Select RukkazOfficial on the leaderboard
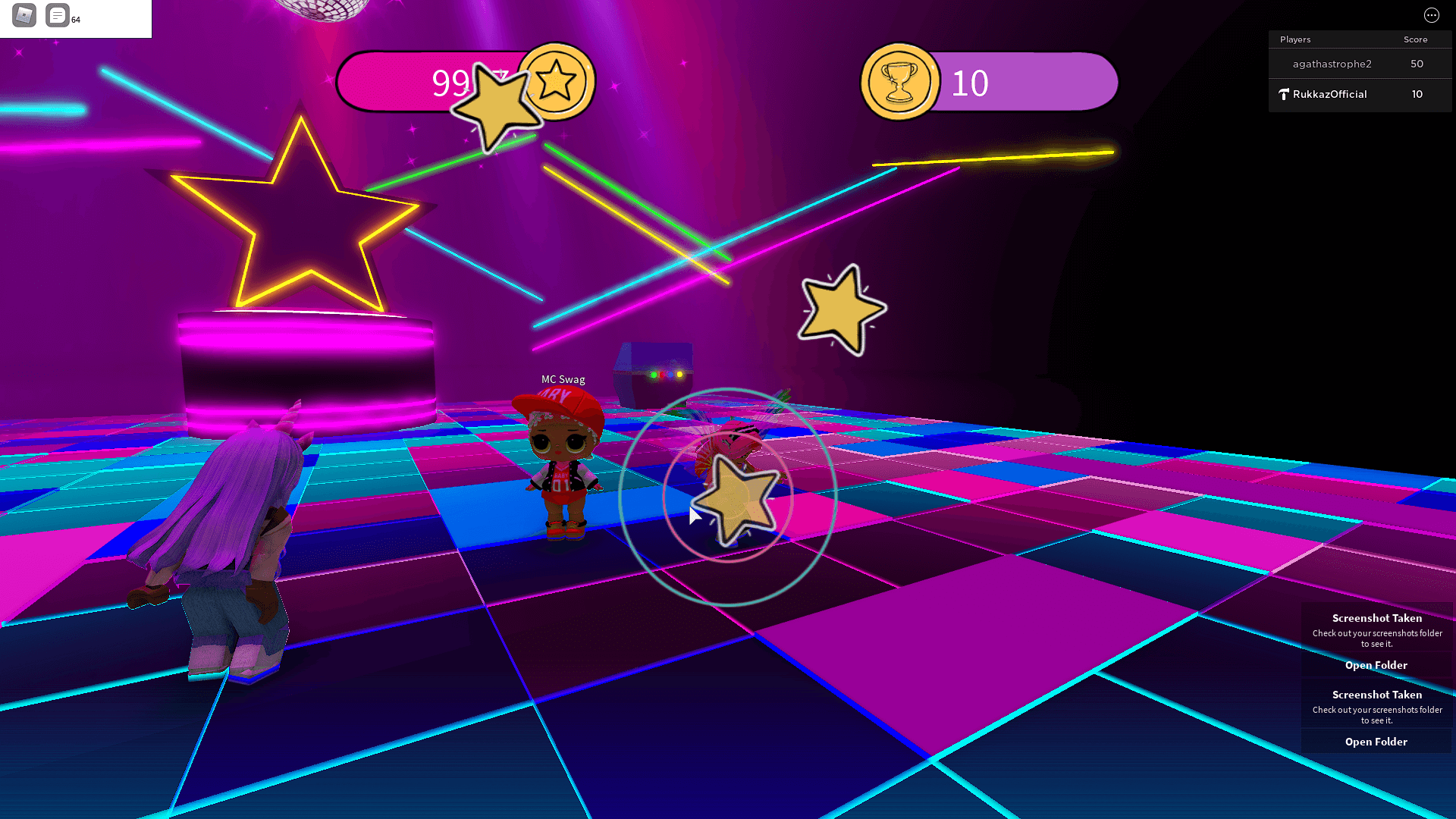1456x819 pixels. pyautogui.click(x=1329, y=94)
